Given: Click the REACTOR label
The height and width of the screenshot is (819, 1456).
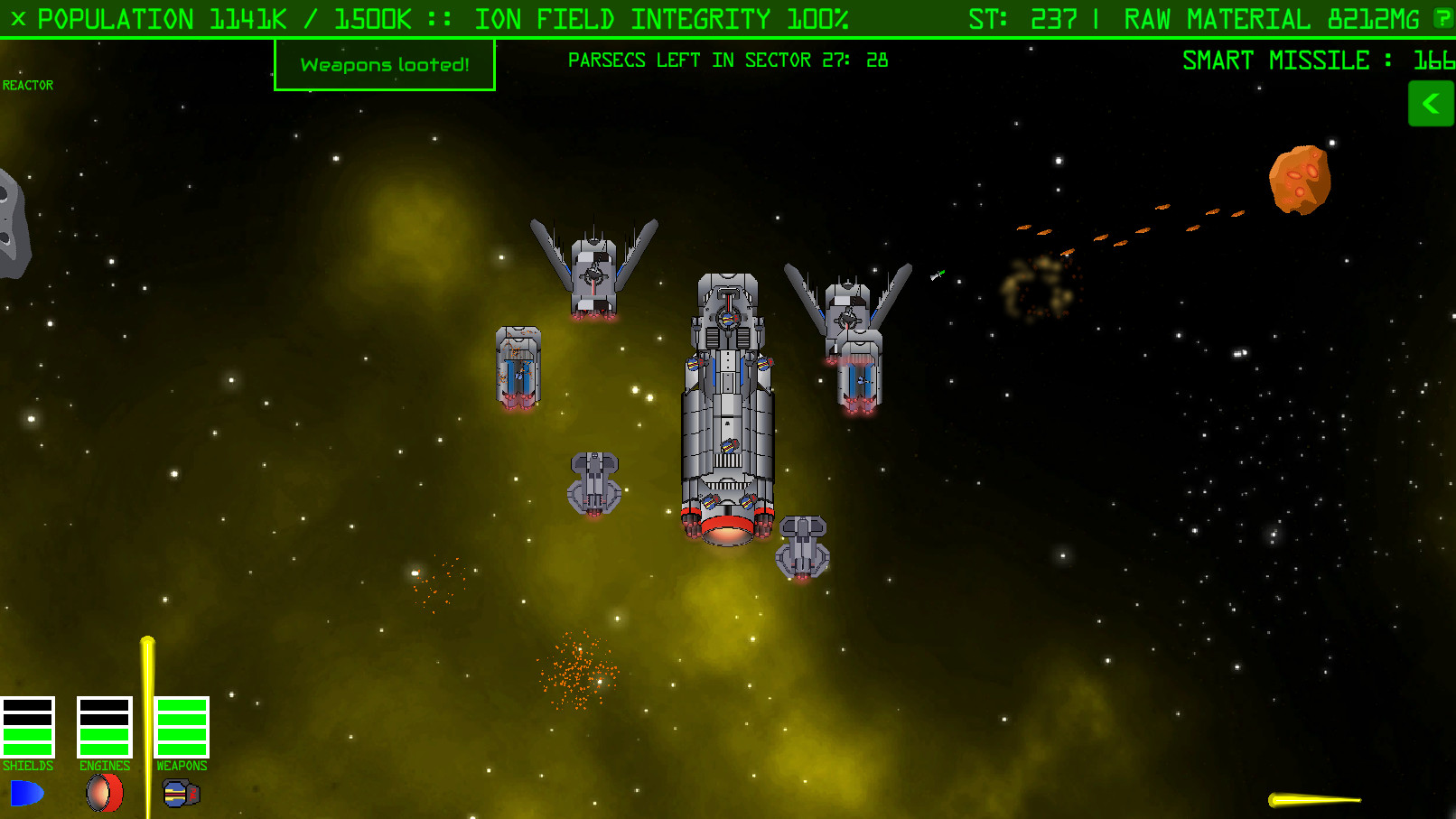Looking at the screenshot, I should [29, 85].
